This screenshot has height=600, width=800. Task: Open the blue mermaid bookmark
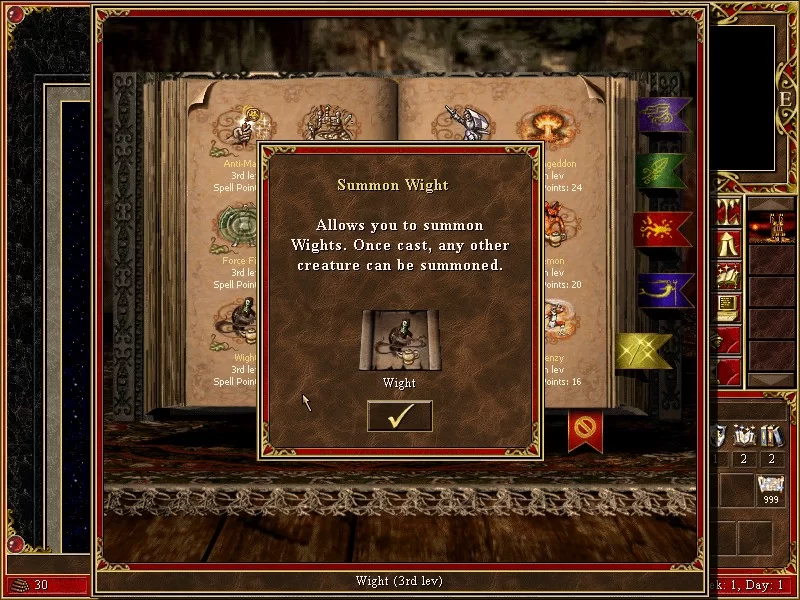664,290
